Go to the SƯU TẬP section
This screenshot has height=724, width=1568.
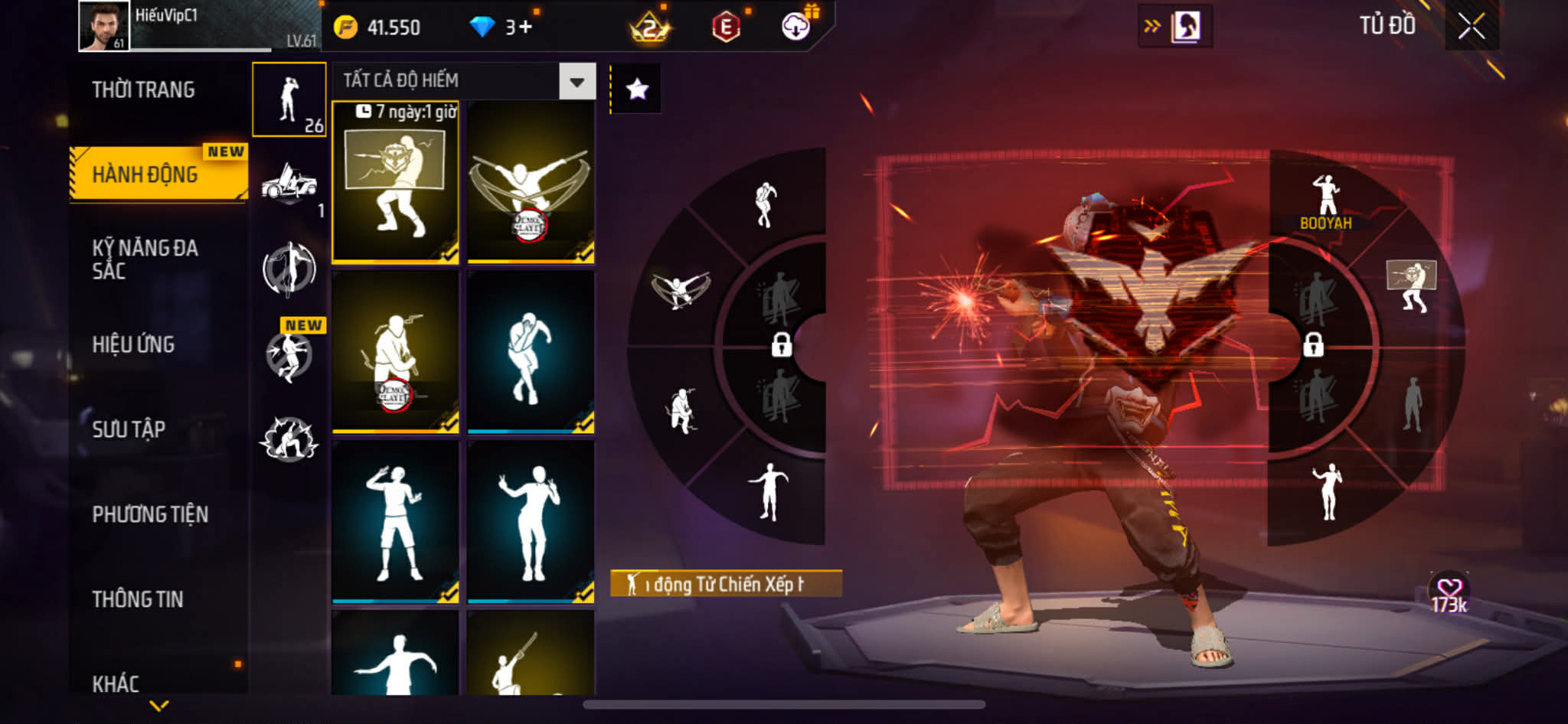129,429
